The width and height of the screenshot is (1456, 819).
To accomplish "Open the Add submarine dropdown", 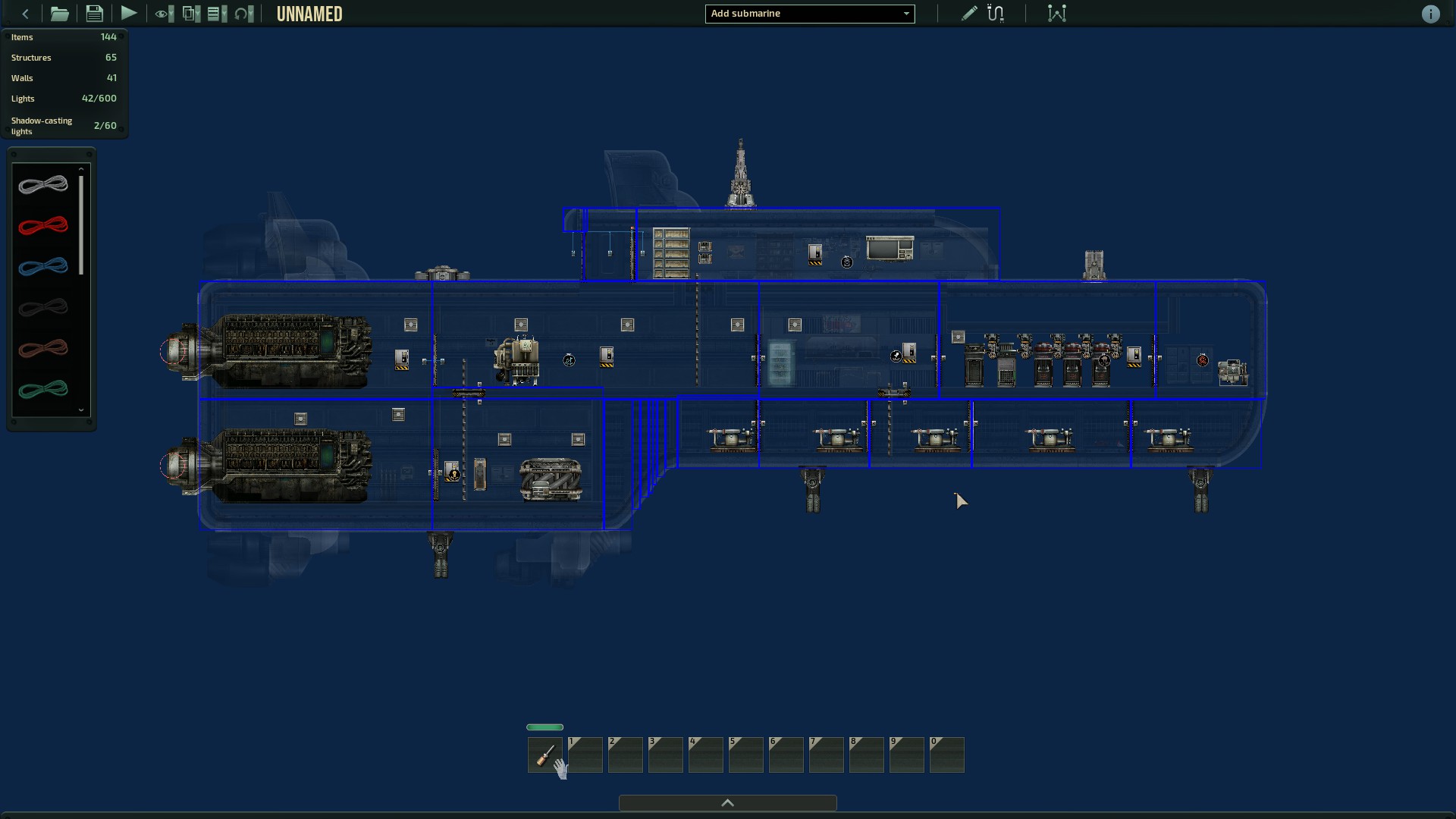I will tap(809, 14).
